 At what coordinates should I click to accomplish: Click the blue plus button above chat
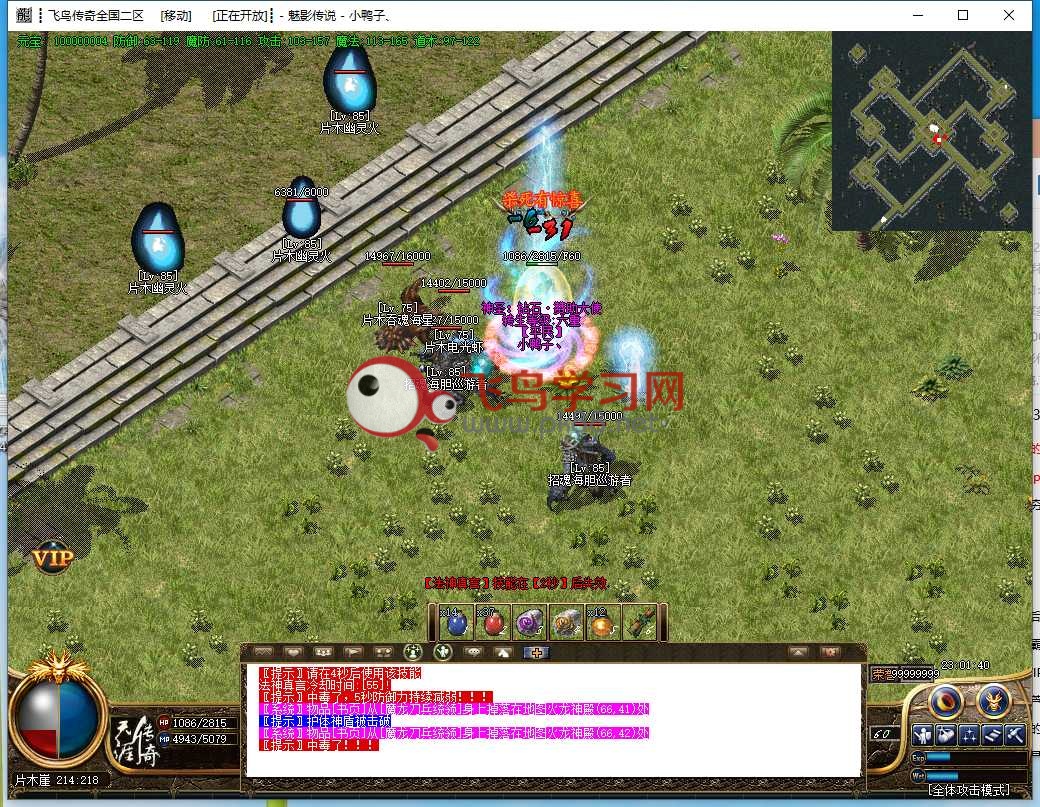pos(537,652)
